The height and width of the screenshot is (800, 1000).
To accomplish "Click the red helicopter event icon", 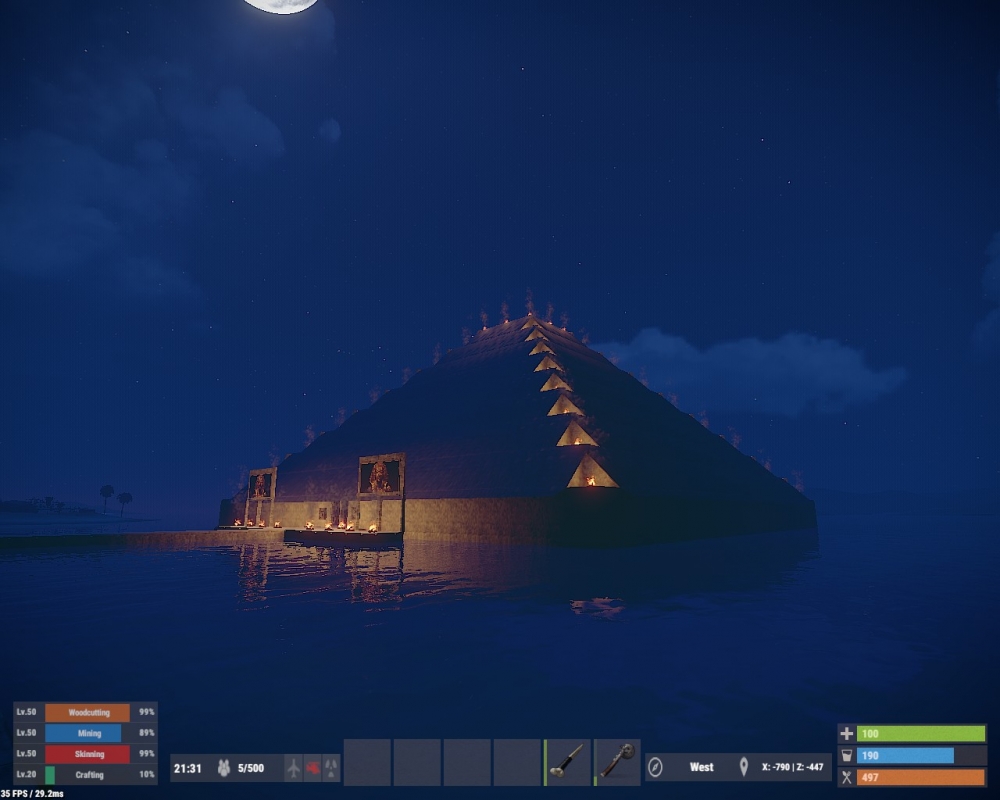I will (312, 768).
